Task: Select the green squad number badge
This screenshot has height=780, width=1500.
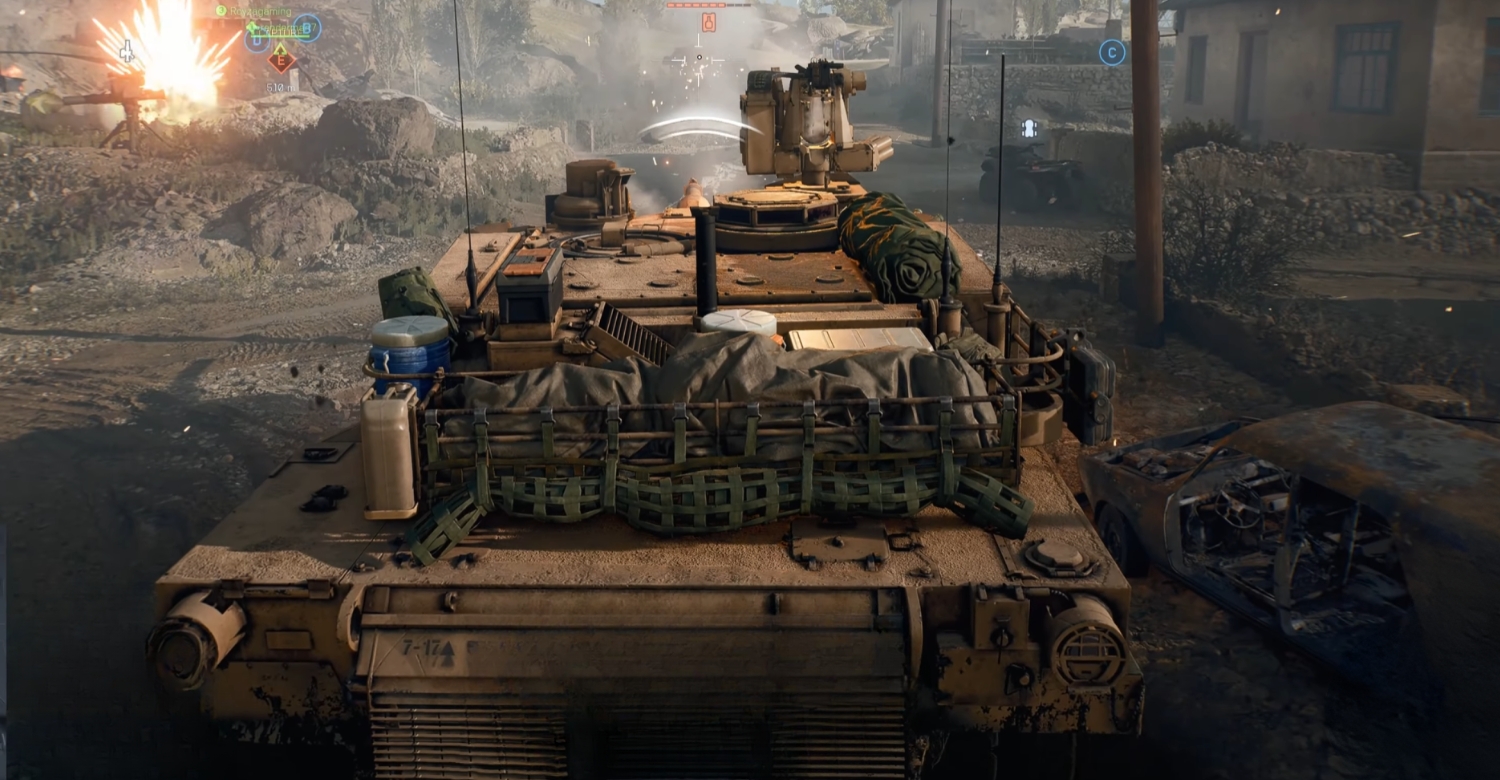Action: 222,10
